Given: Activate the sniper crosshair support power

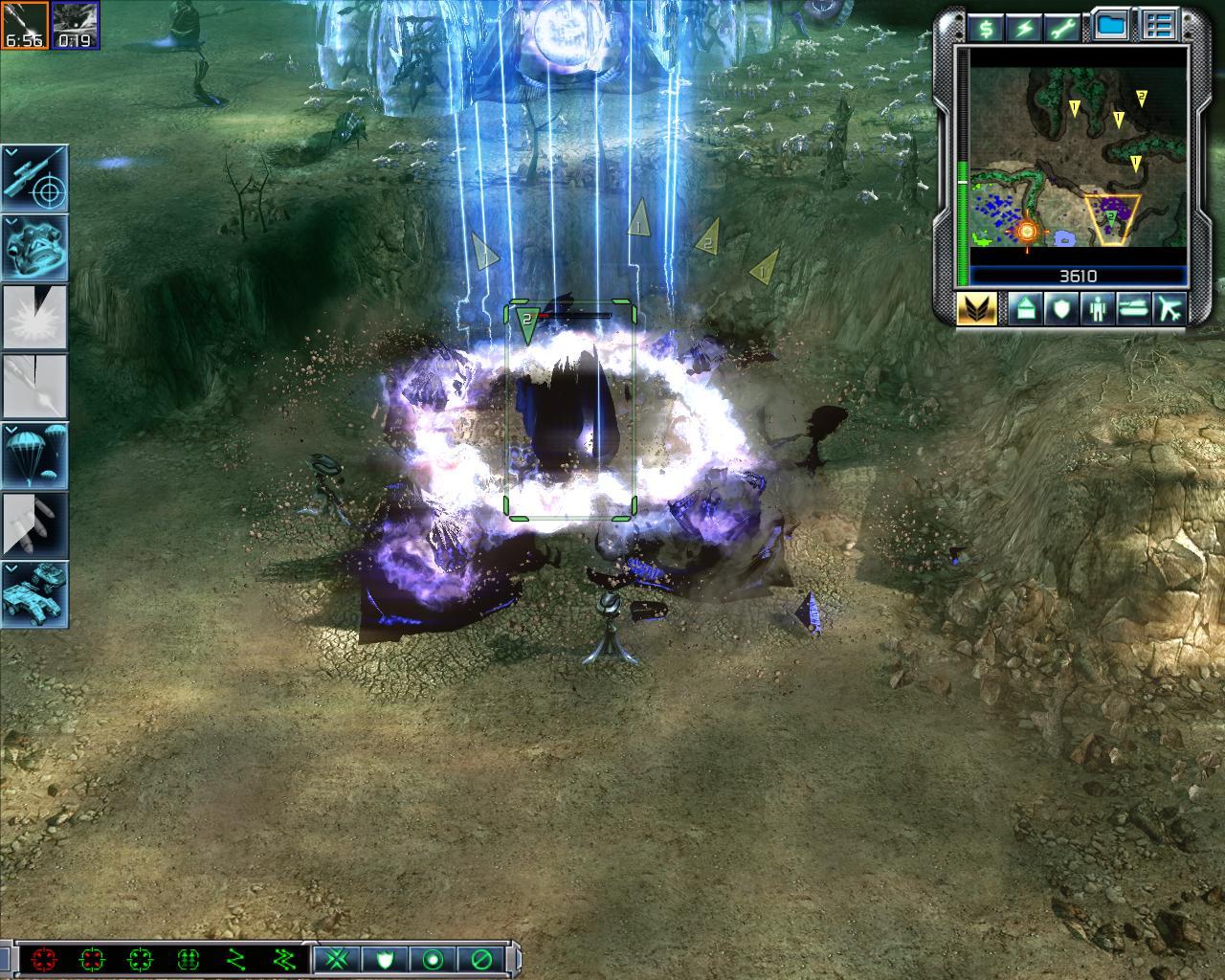Looking at the screenshot, I should (x=34, y=178).
